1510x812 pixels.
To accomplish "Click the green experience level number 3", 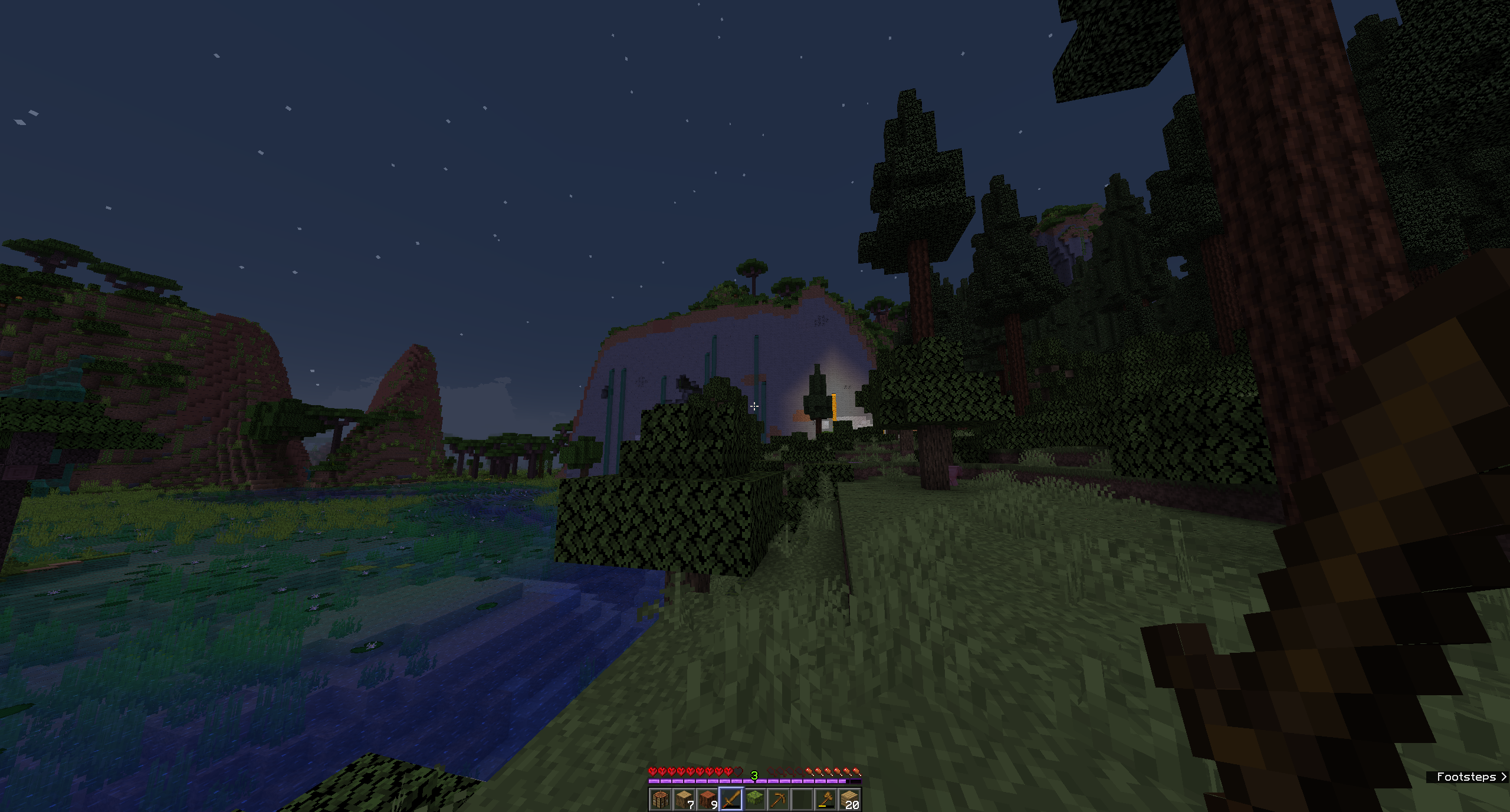I will (x=754, y=774).
